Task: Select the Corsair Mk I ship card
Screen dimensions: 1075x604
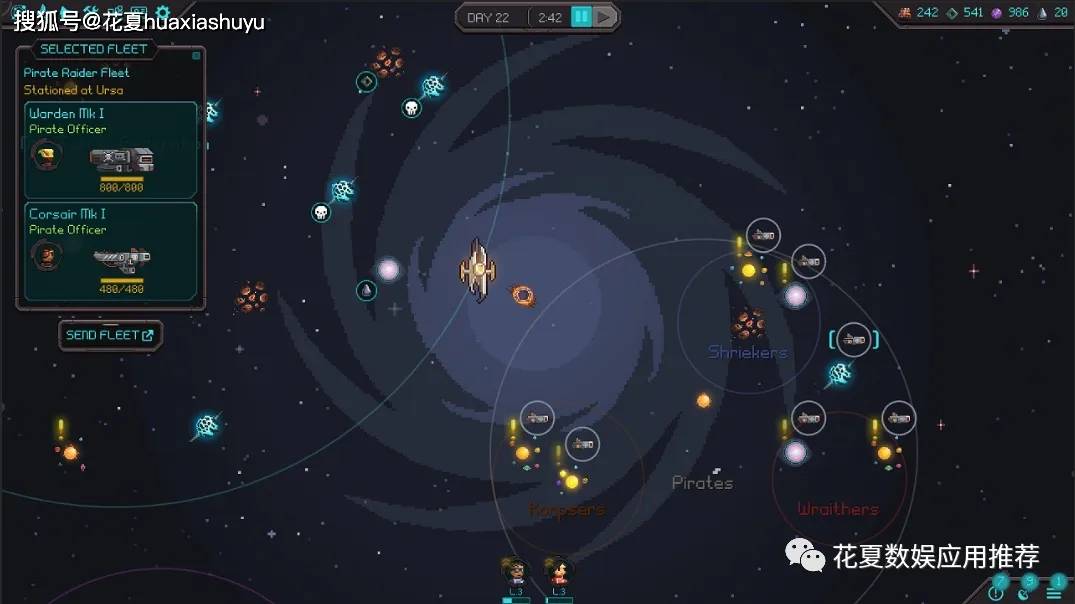Action: [x=111, y=250]
